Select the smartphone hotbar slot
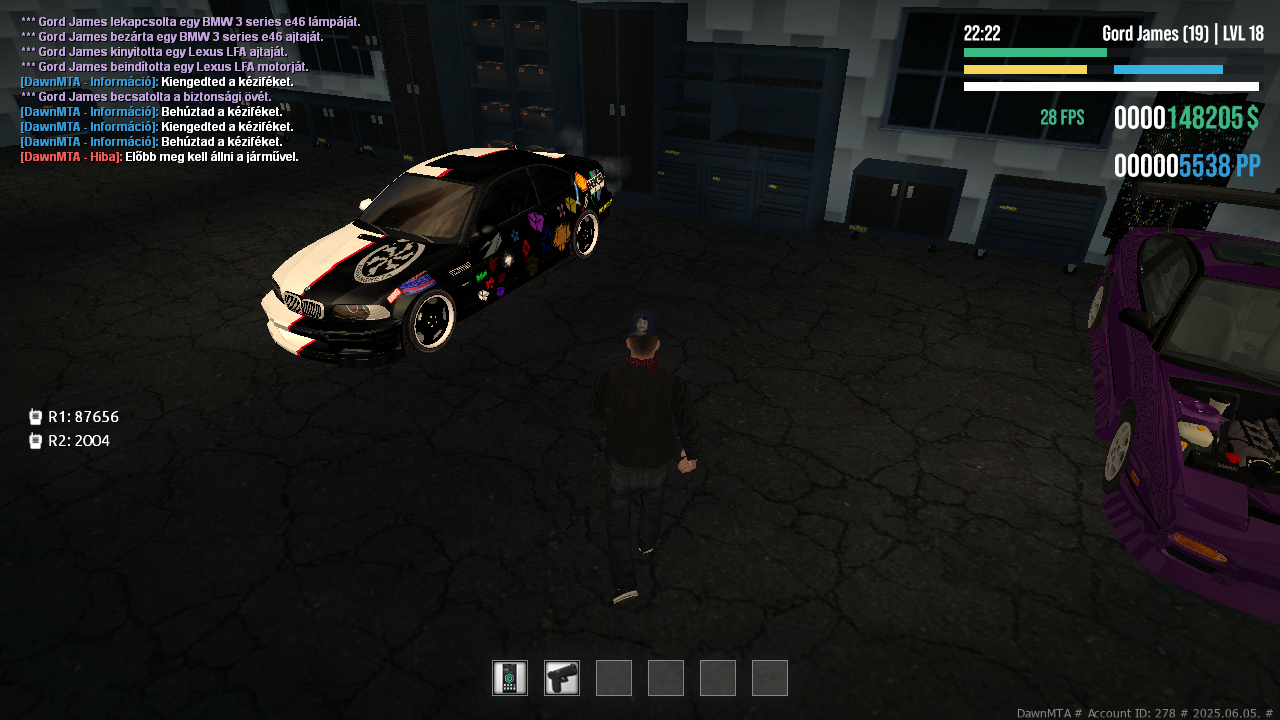The height and width of the screenshot is (720, 1280). (x=510, y=678)
